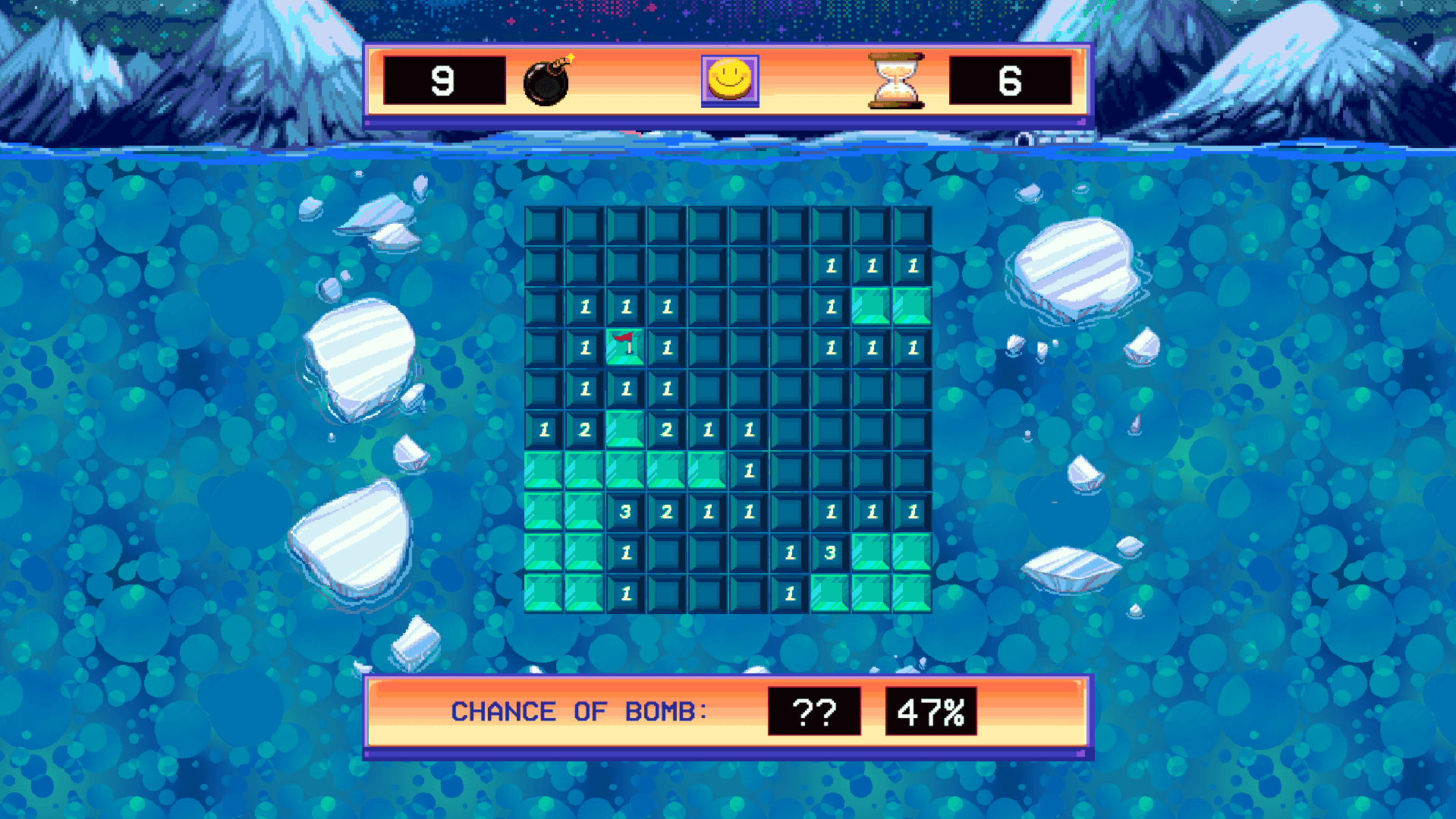Image resolution: width=1456 pixels, height=819 pixels.
Task: Click the cleared green tile below the 2 cell
Action: (584, 471)
